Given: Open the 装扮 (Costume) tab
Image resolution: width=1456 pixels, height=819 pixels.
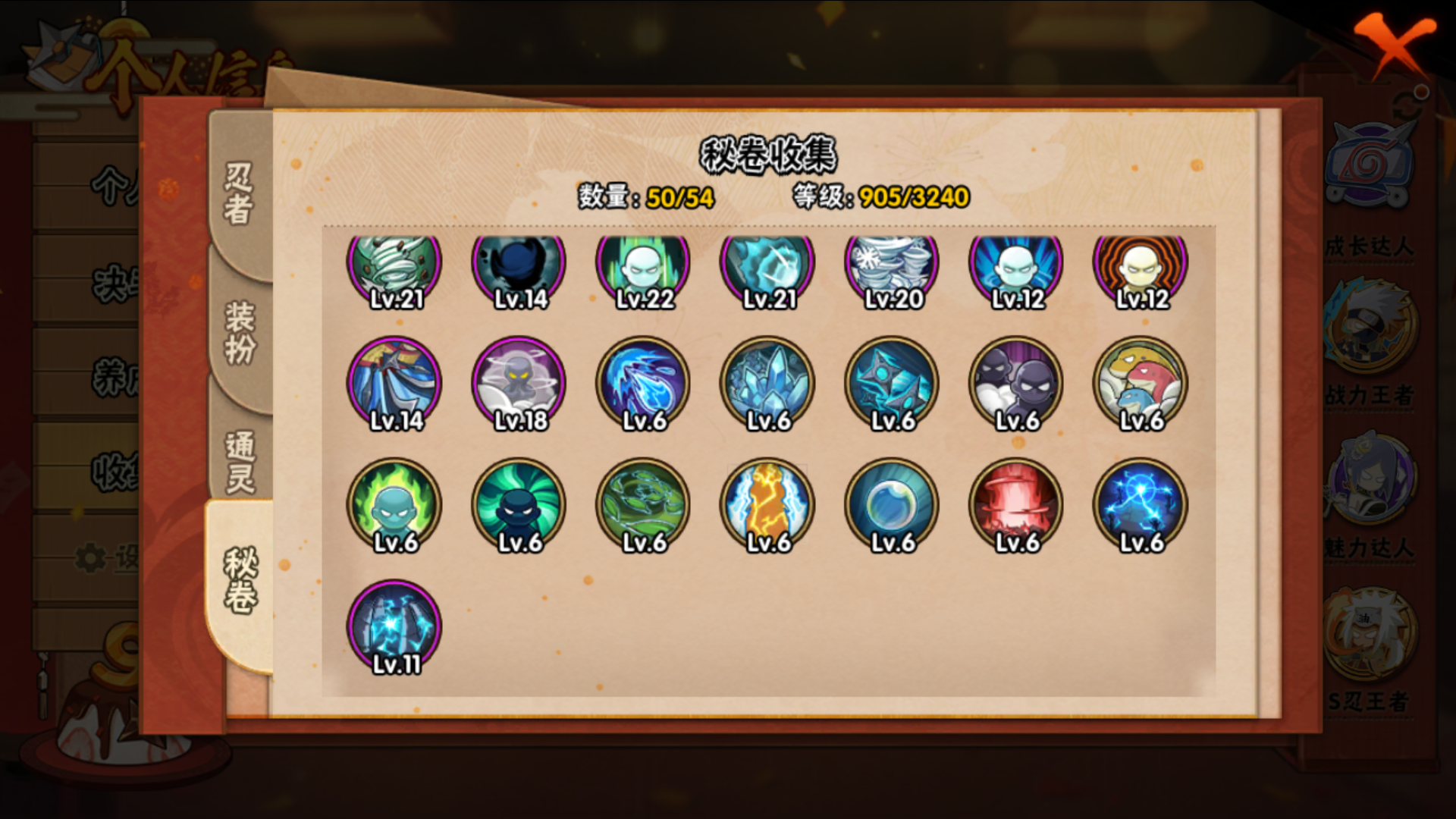Looking at the screenshot, I should [x=240, y=332].
